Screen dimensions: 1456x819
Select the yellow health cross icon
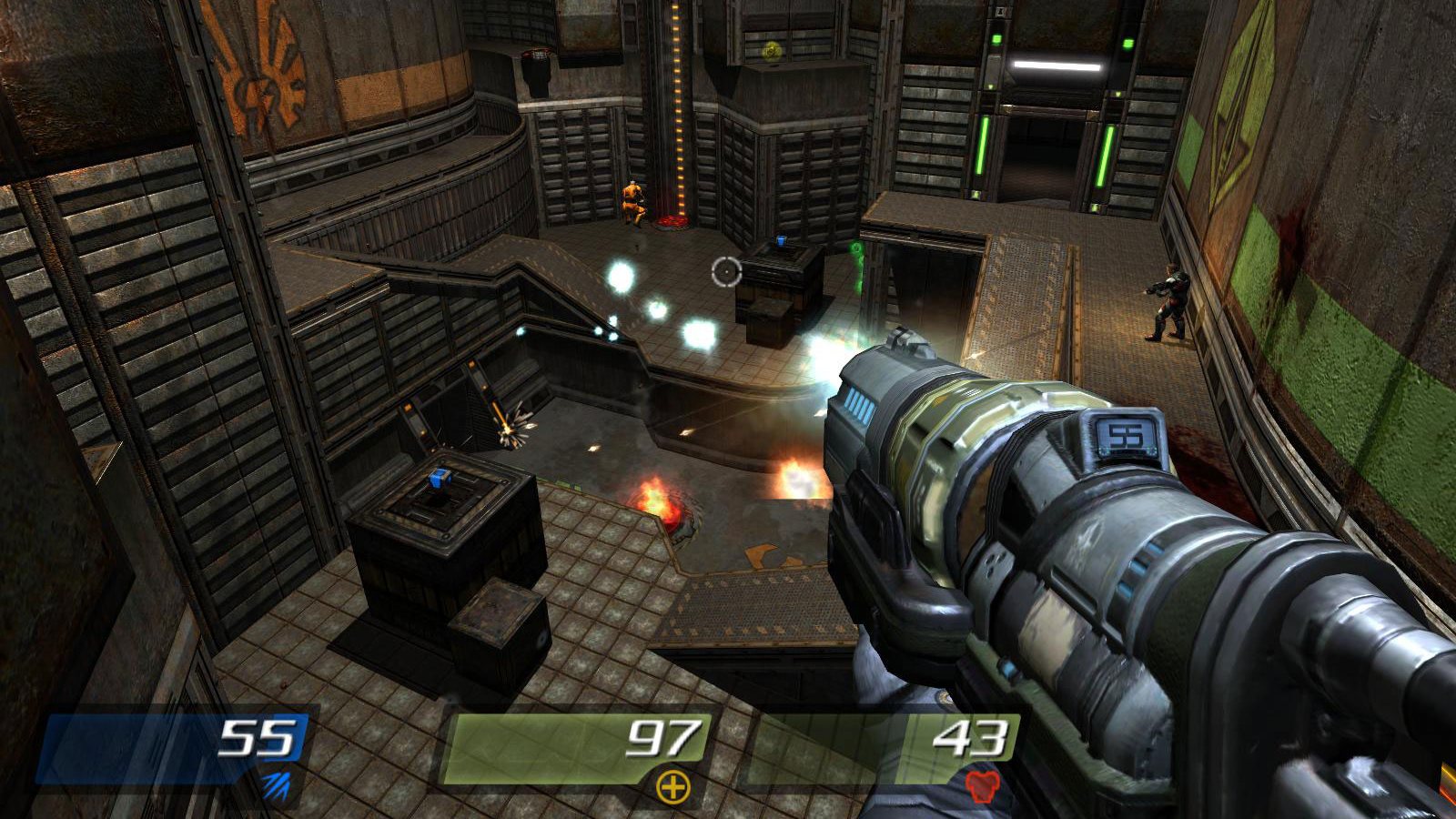tap(673, 787)
